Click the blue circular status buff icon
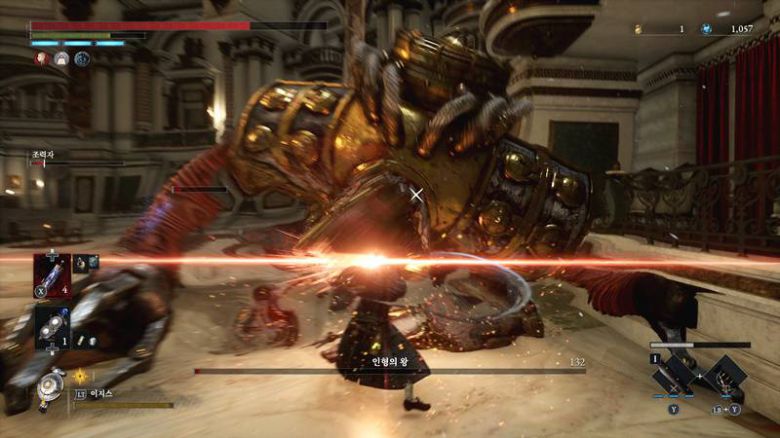The width and height of the screenshot is (780, 438). click(x=82, y=59)
